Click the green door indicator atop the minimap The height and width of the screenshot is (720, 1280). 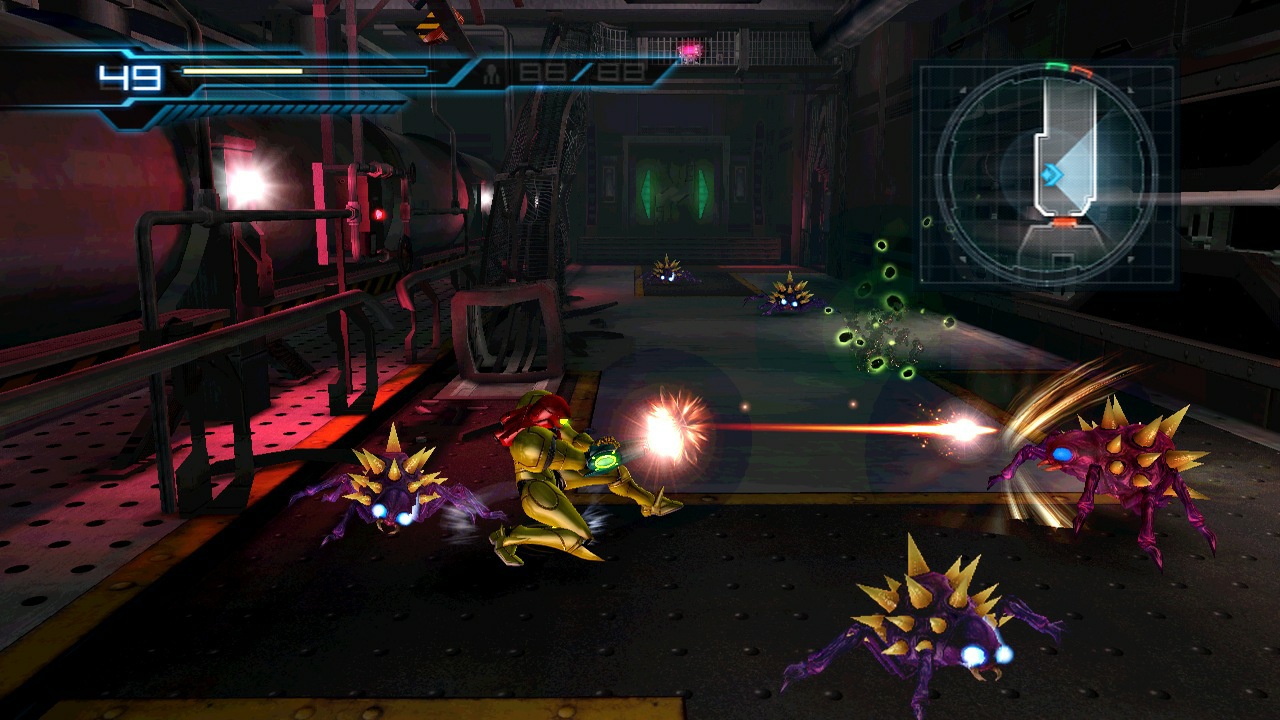(x=1056, y=66)
